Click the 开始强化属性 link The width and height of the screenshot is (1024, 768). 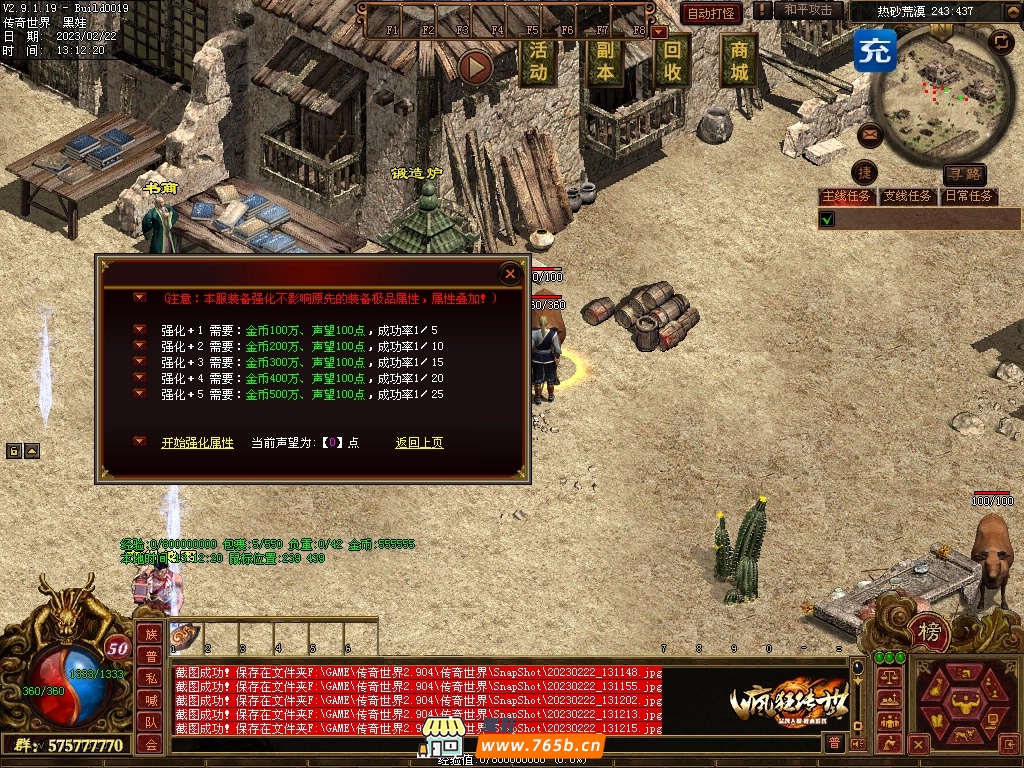pyautogui.click(x=197, y=443)
